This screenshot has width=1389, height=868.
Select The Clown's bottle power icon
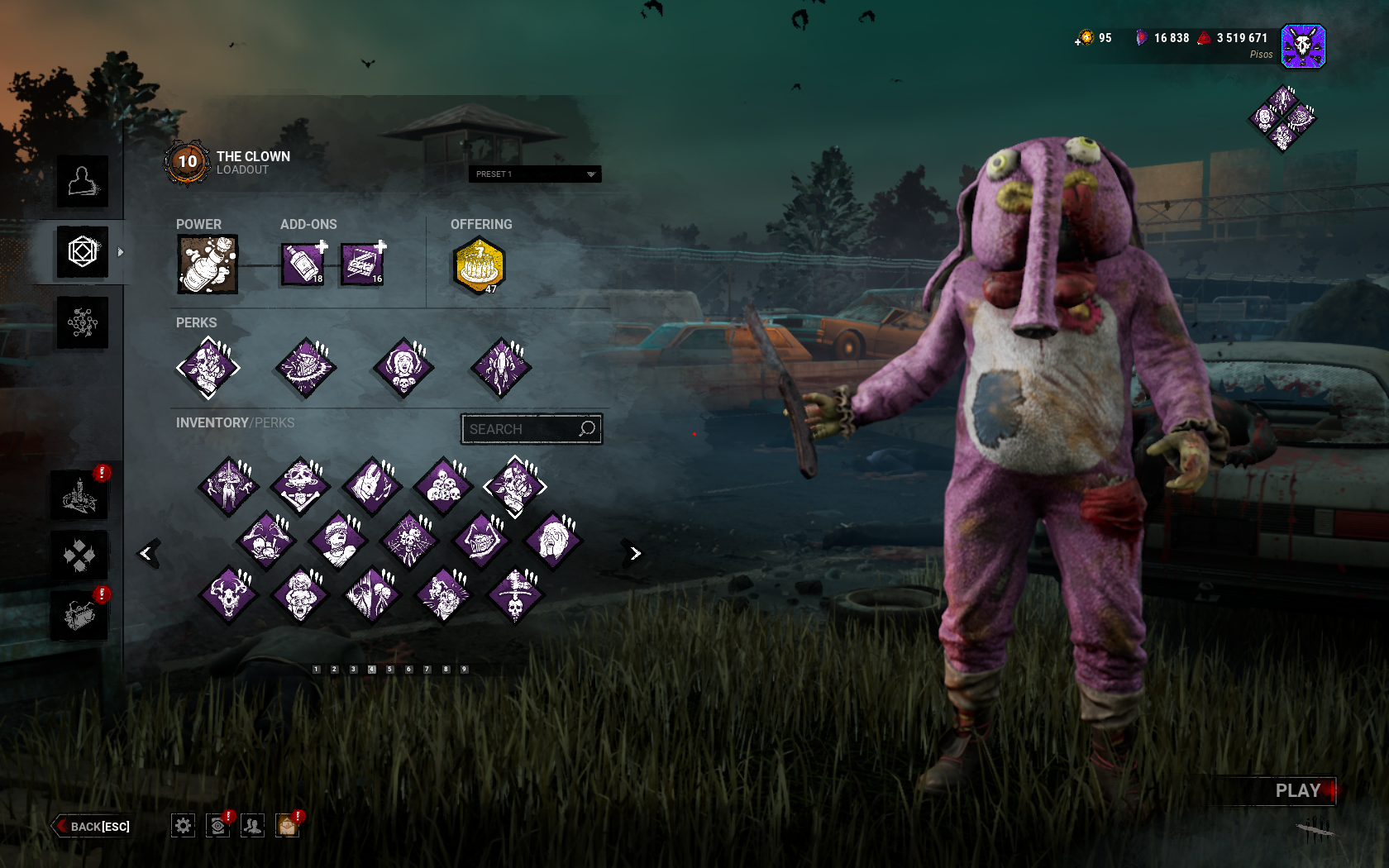207,263
